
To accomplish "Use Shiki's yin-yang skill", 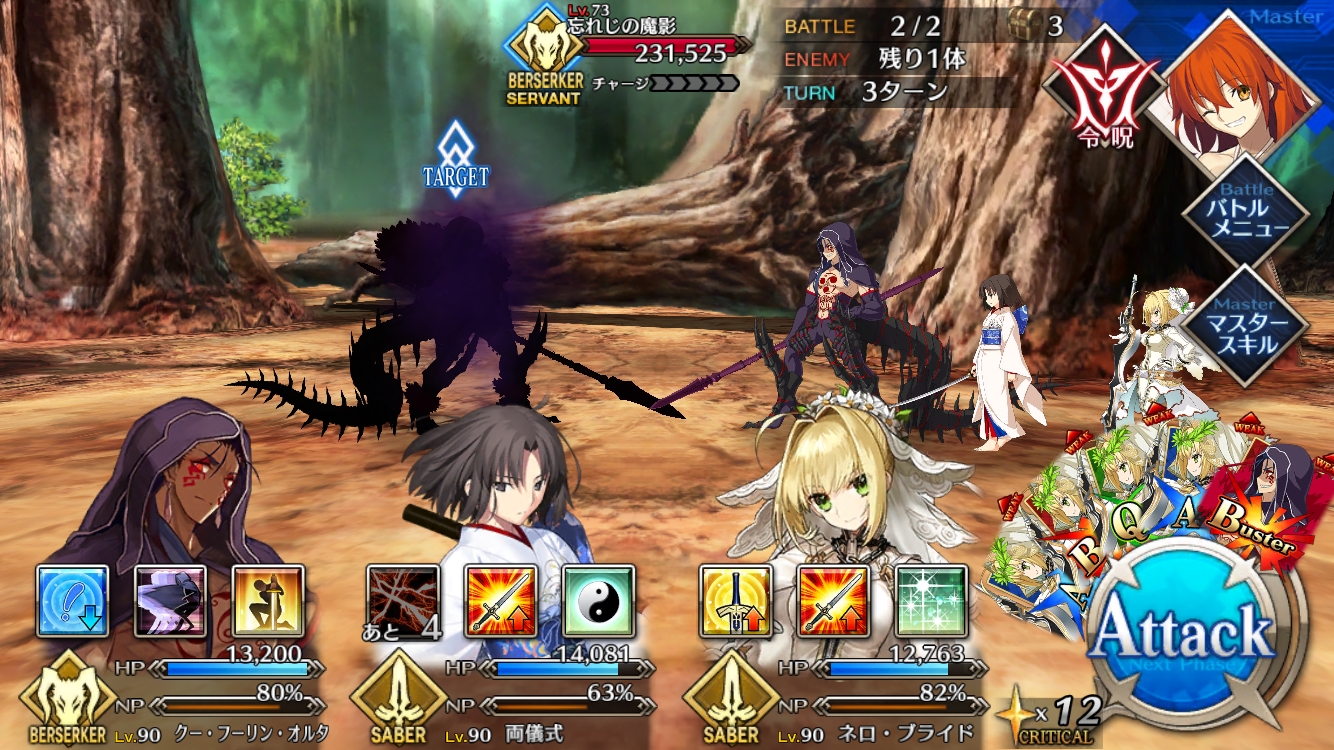I will (x=598, y=601).
